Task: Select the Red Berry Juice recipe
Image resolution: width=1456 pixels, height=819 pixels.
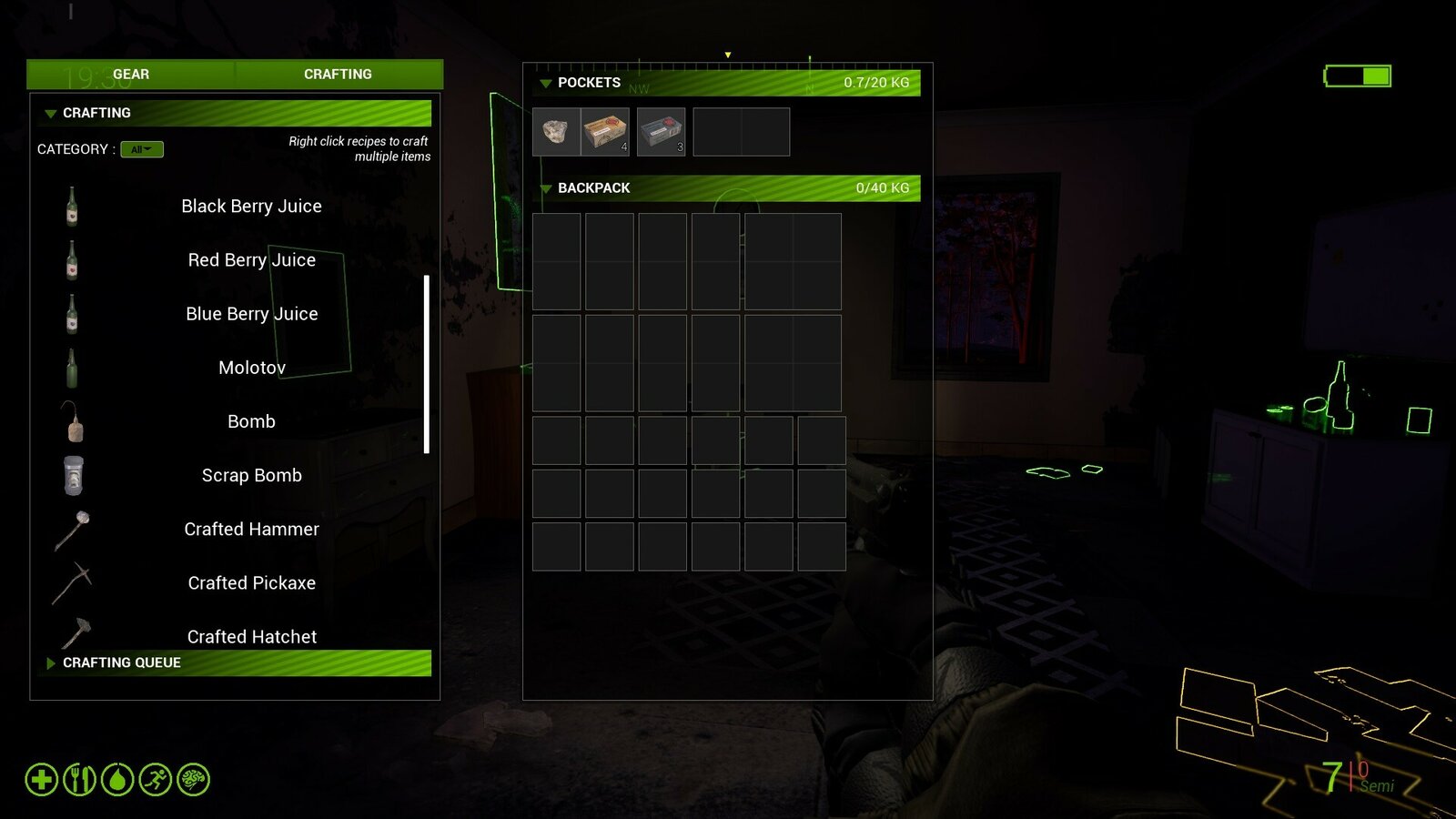Action: [x=251, y=260]
